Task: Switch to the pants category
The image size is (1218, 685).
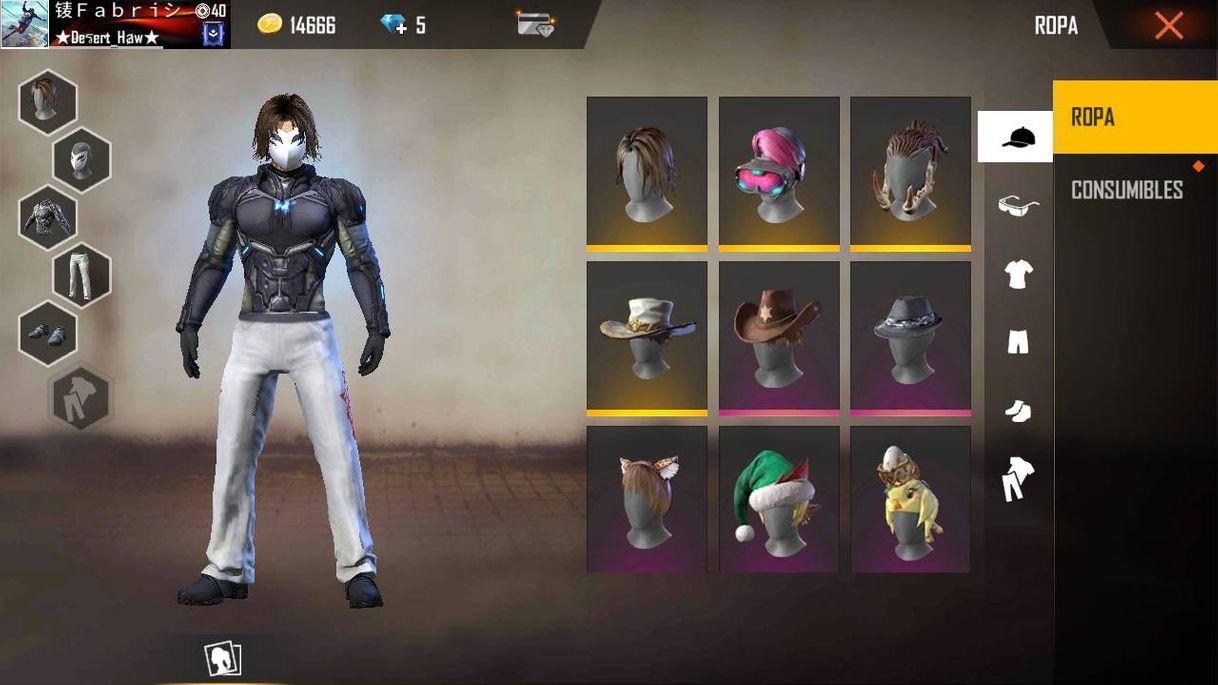Action: (x=1018, y=342)
